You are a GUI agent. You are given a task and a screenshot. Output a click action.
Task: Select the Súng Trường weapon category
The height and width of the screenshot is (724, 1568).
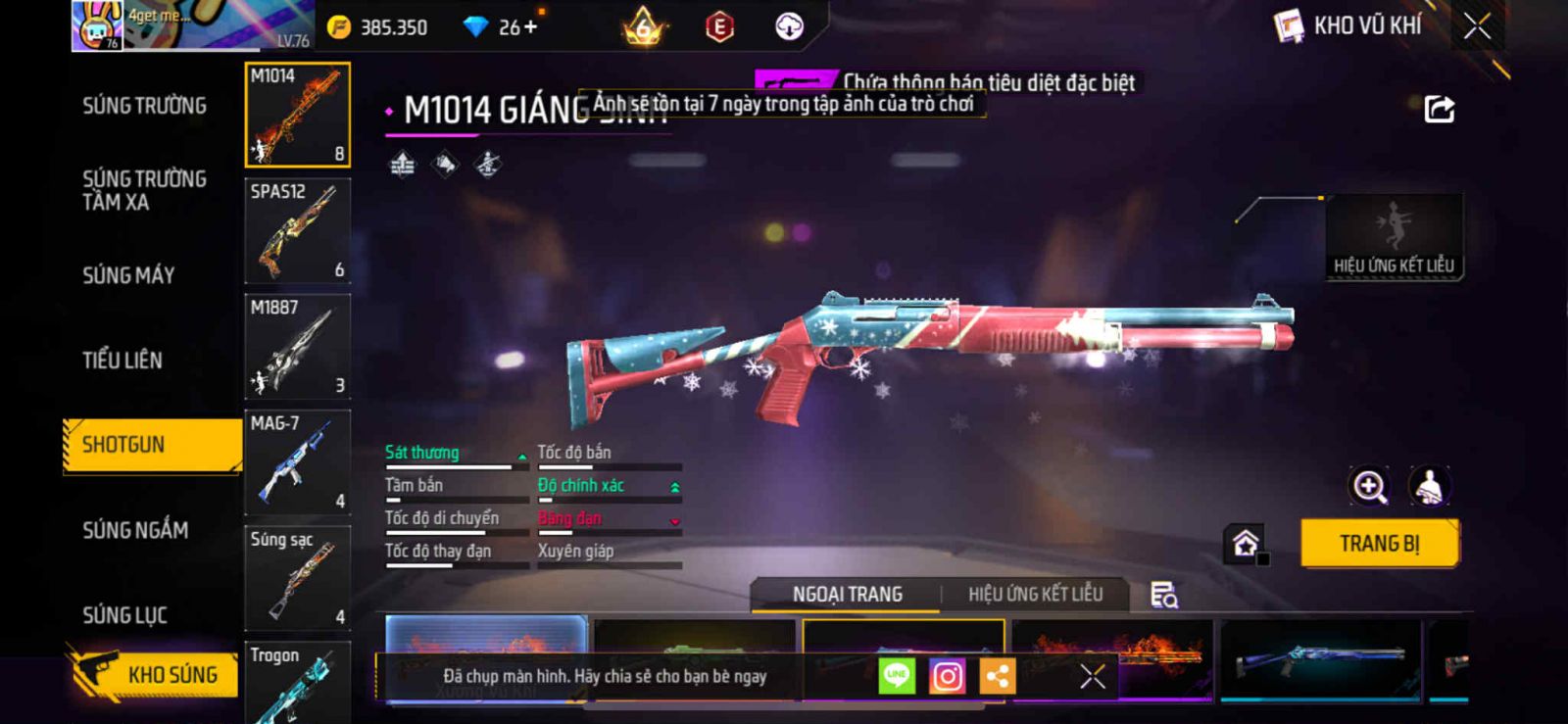pyautogui.click(x=144, y=106)
